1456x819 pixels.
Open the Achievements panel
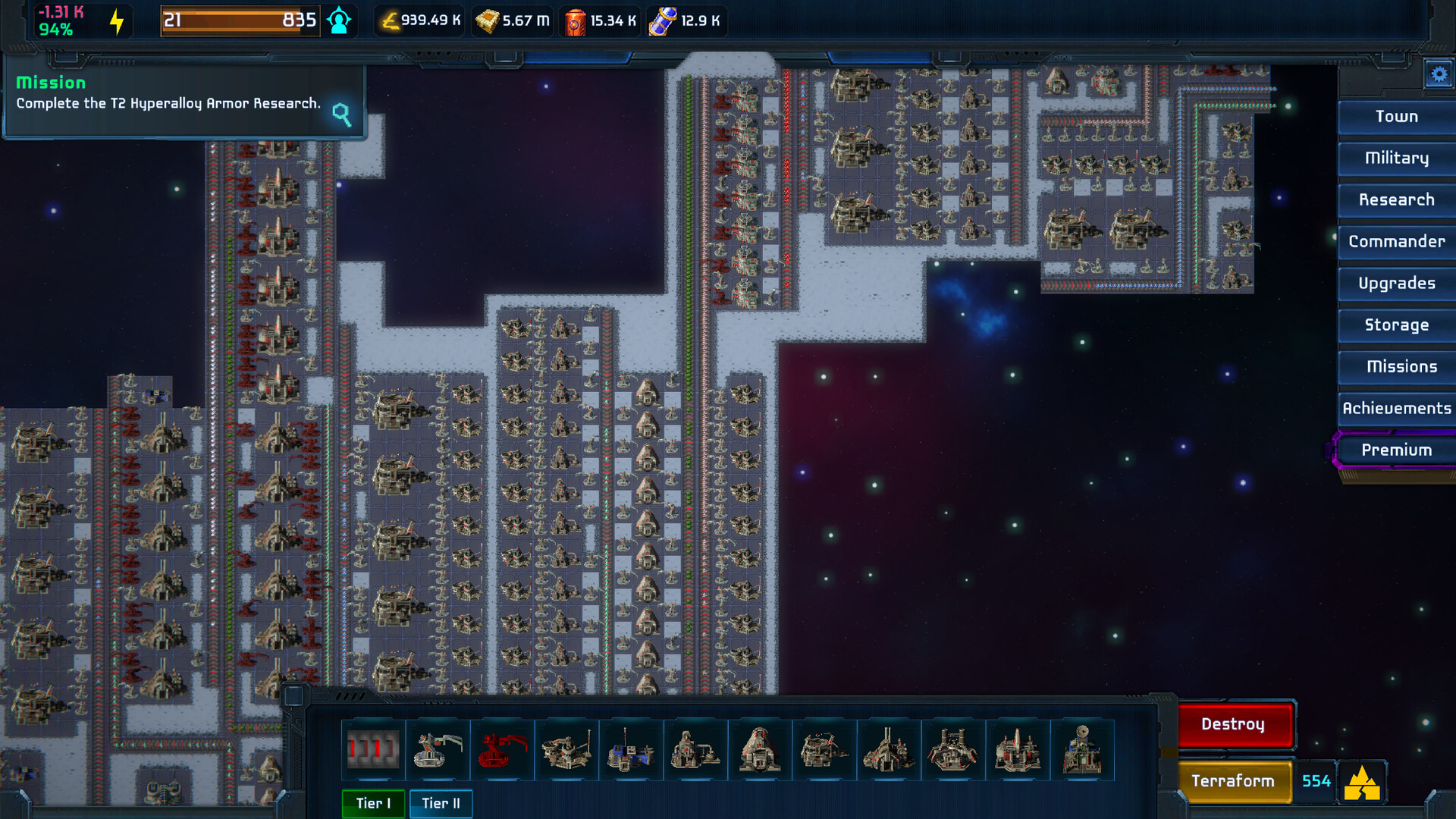click(1398, 408)
